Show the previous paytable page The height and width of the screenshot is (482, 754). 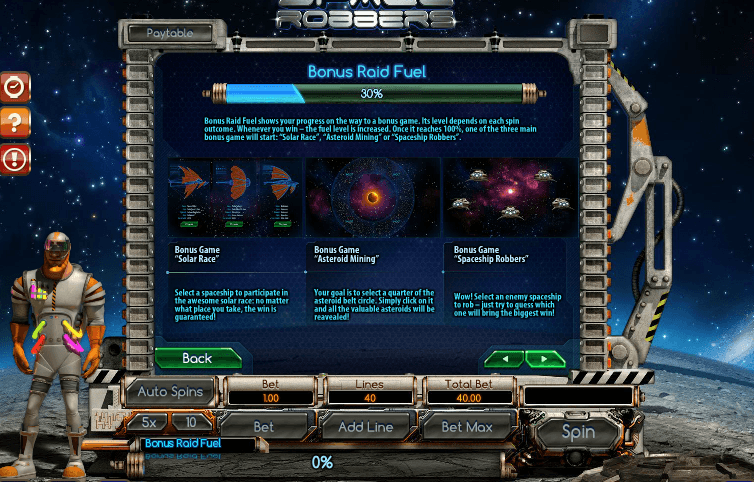(504, 358)
